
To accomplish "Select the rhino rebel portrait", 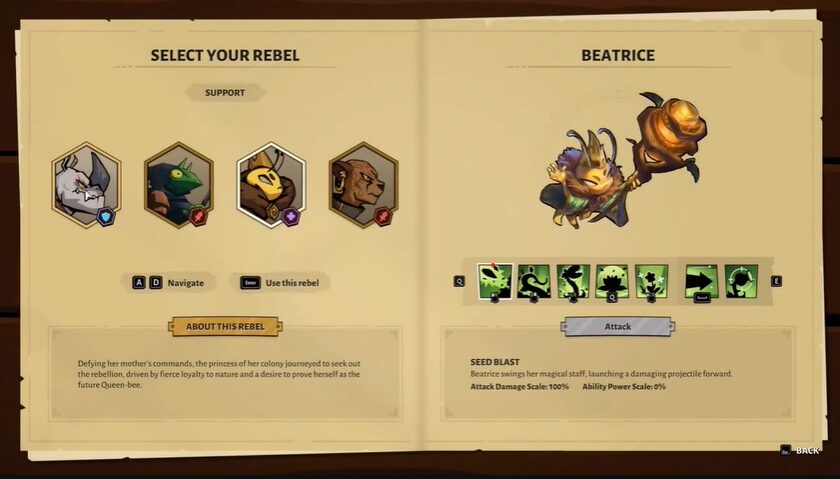I will coord(86,185).
